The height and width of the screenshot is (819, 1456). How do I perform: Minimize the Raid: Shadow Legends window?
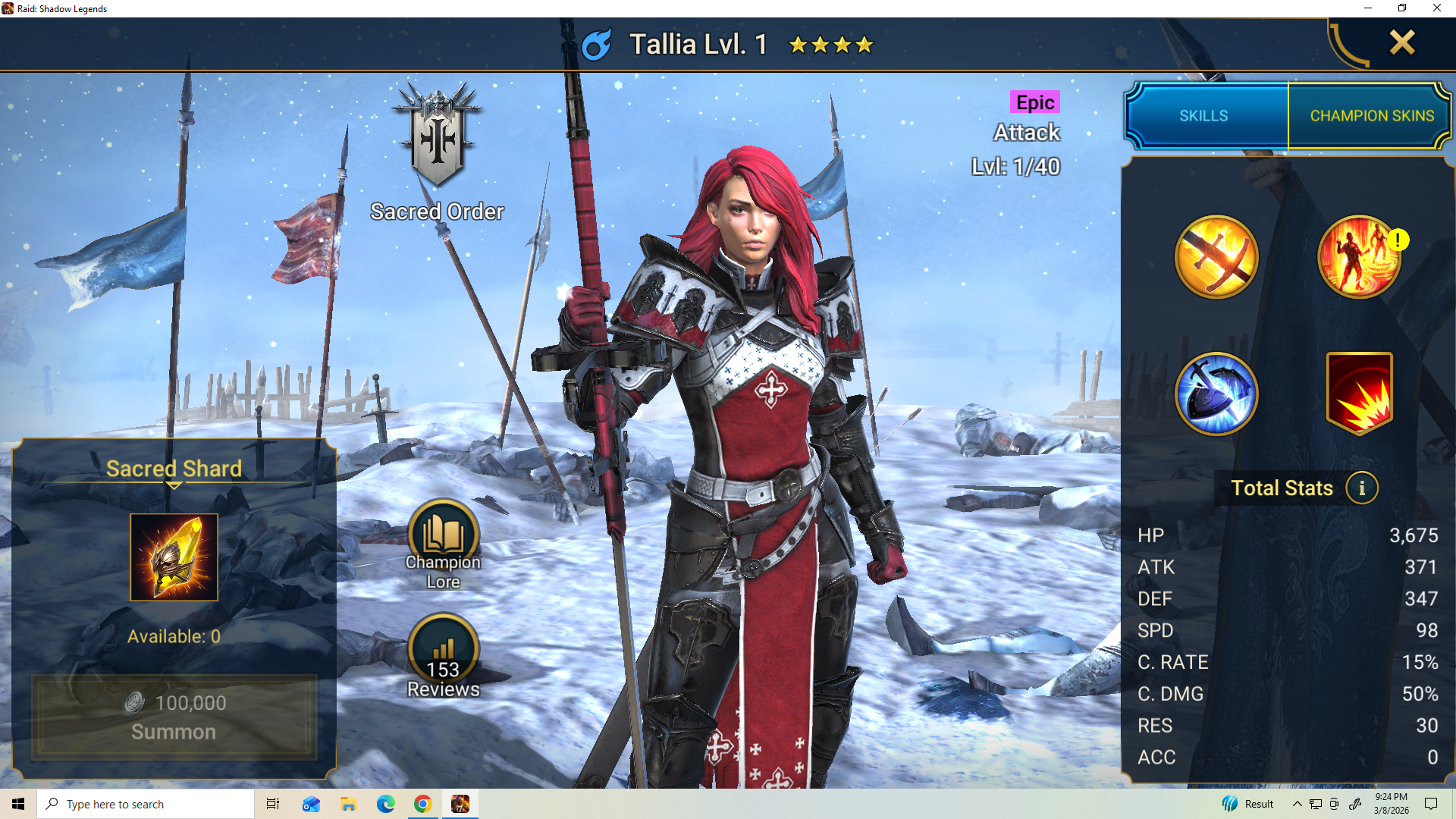point(1368,8)
